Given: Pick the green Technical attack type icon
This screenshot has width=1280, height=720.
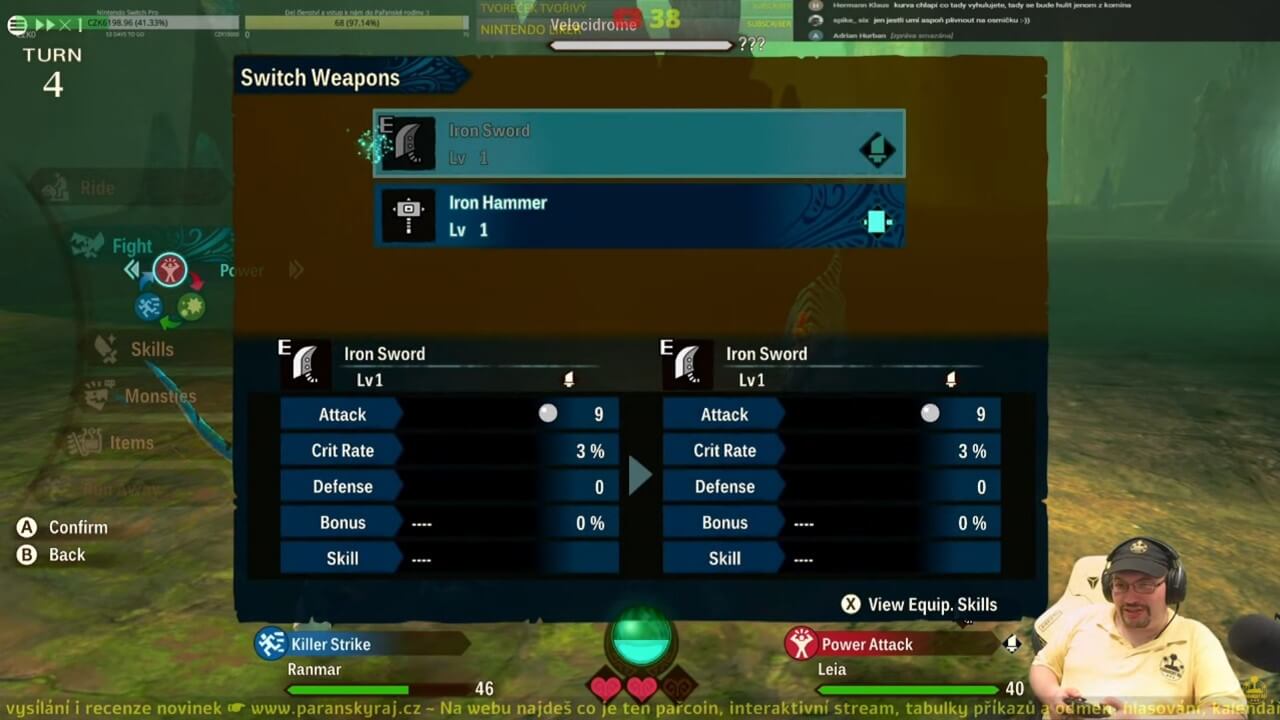Looking at the screenshot, I should click(191, 306).
